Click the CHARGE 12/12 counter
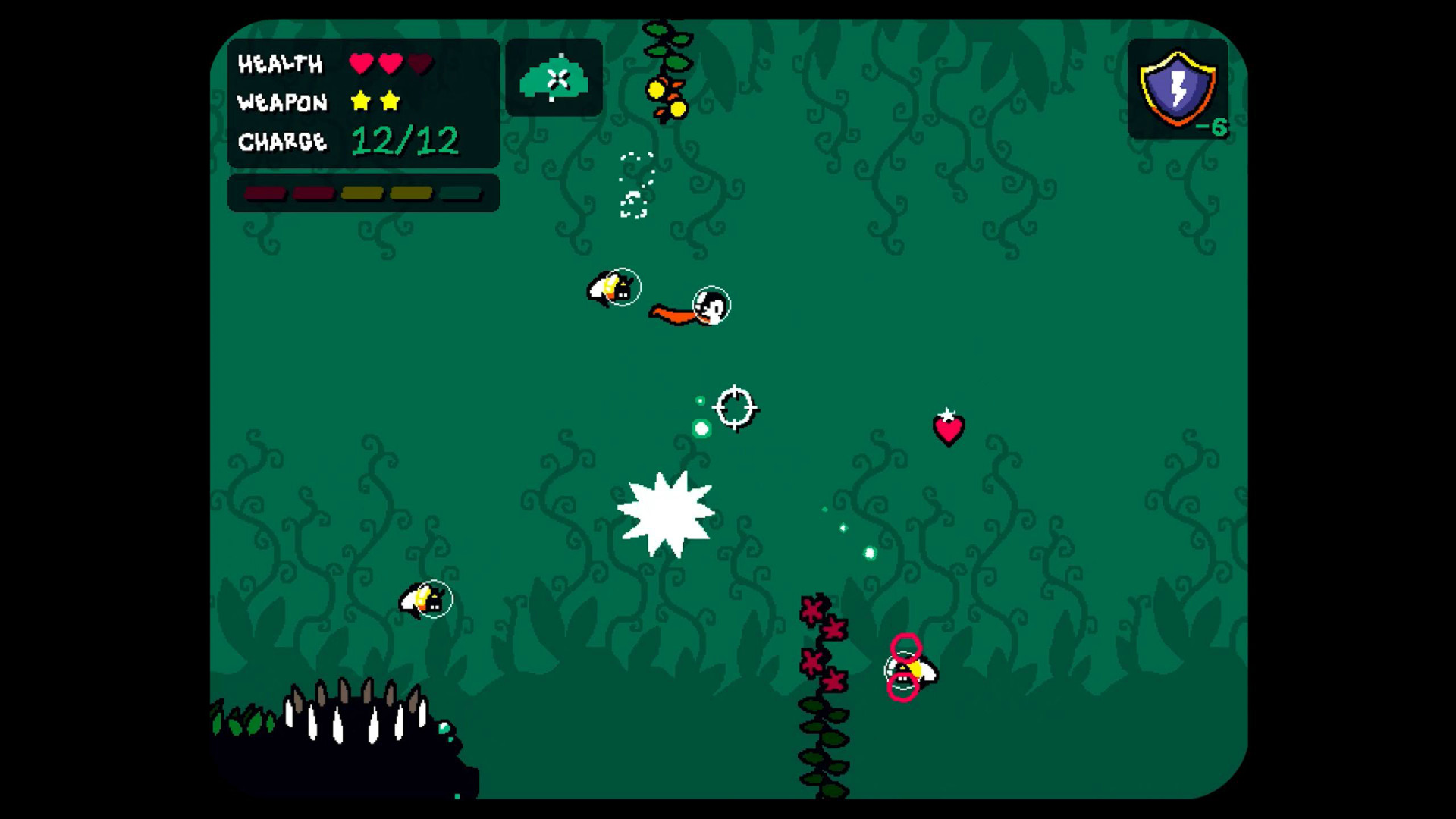The image size is (1456, 819). pos(406,140)
